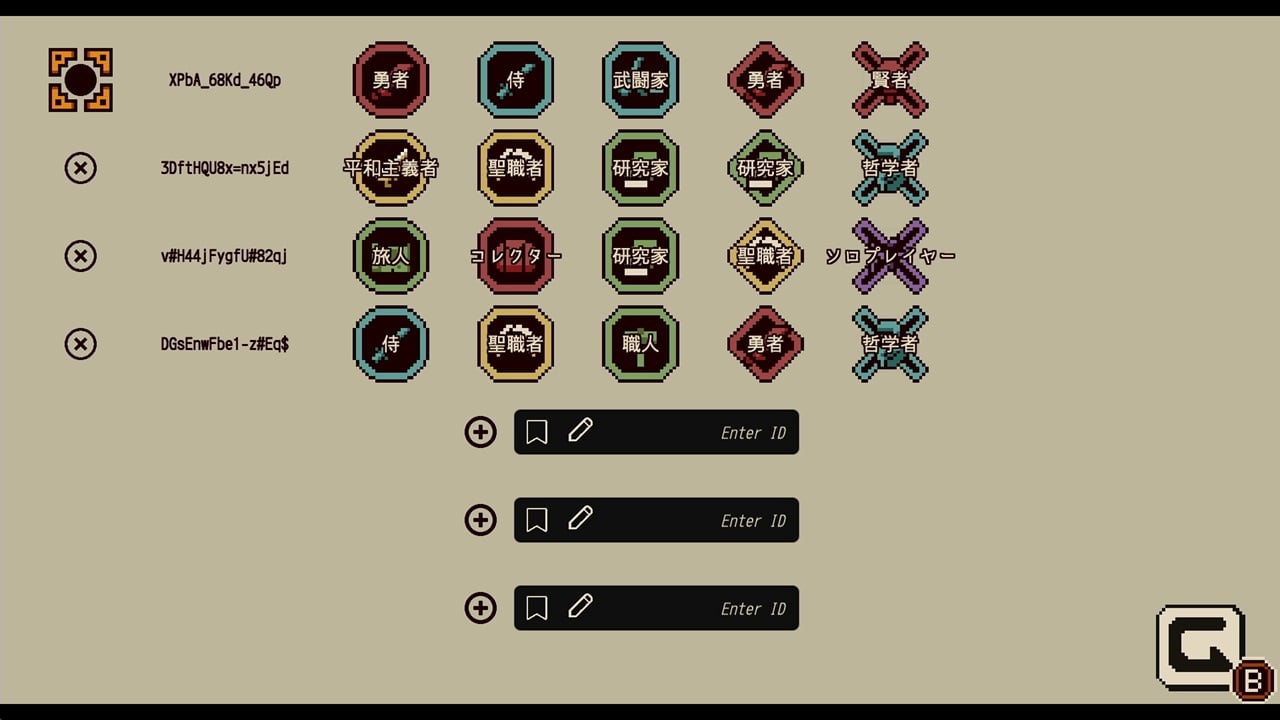
Task: Delete the v#H44jFygfU#82qj entry
Action: coord(81,256)
